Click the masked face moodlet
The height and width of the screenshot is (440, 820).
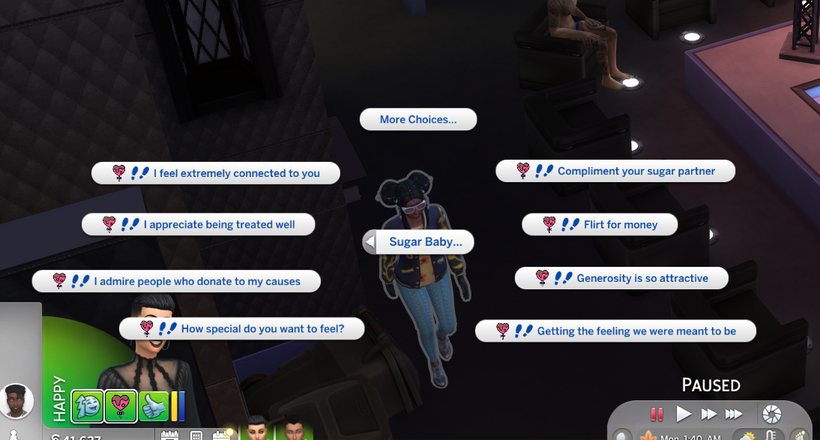87,406
